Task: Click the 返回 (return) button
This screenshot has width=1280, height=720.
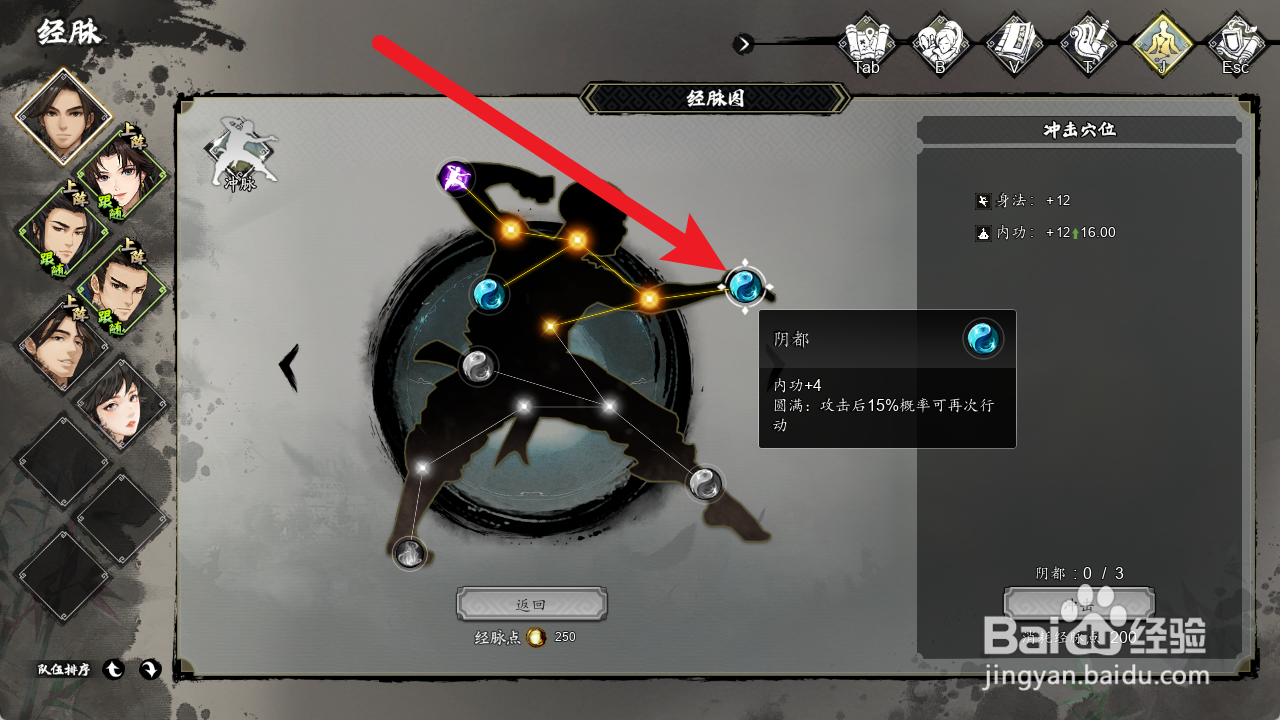Action: [x=531, y=605]
